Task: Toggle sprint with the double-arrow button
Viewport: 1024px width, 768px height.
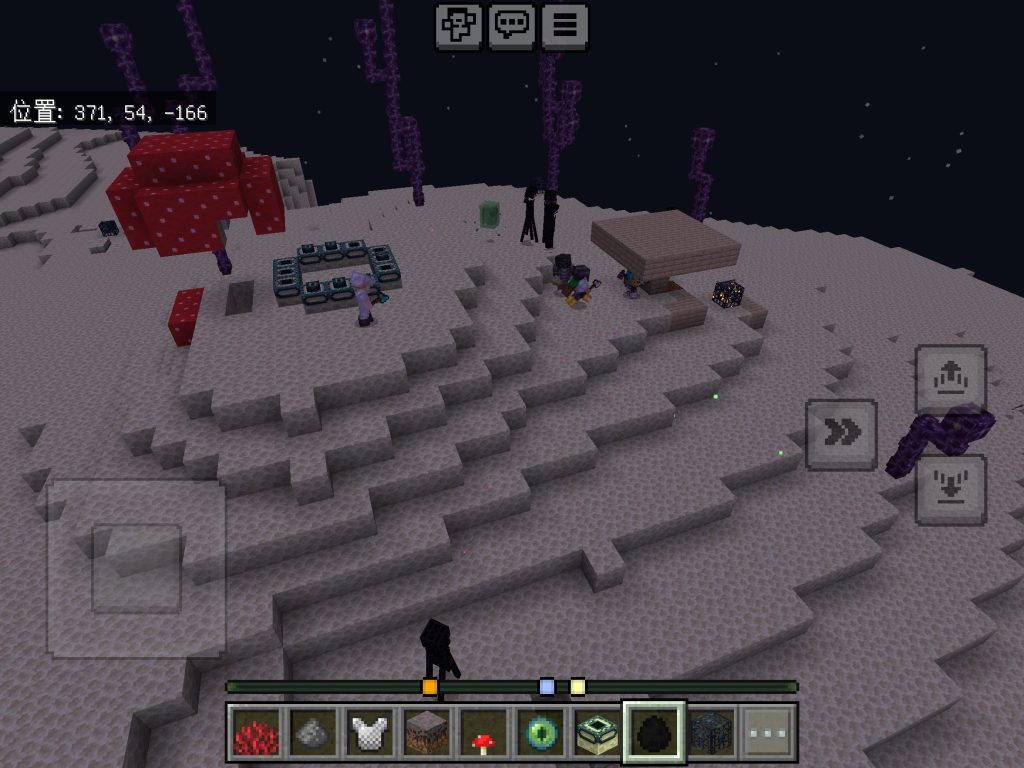Action: (x=841, y=434)
